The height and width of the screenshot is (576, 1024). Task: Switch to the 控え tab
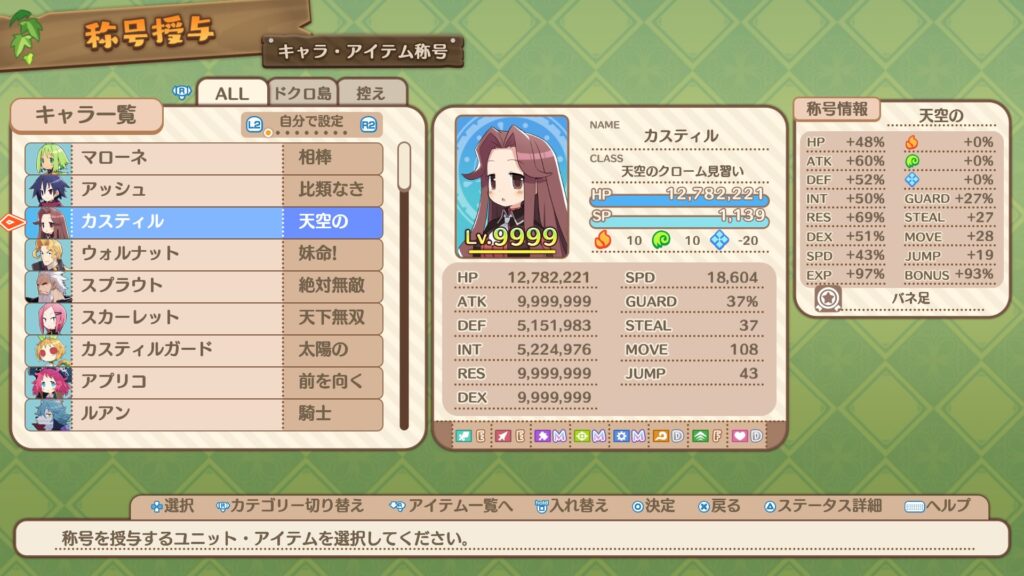pos(371,93)
